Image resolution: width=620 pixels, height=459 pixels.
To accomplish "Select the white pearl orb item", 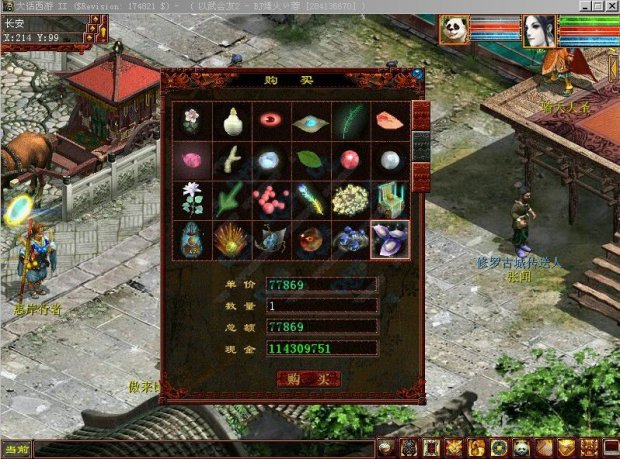I will (x=389, y=160).
